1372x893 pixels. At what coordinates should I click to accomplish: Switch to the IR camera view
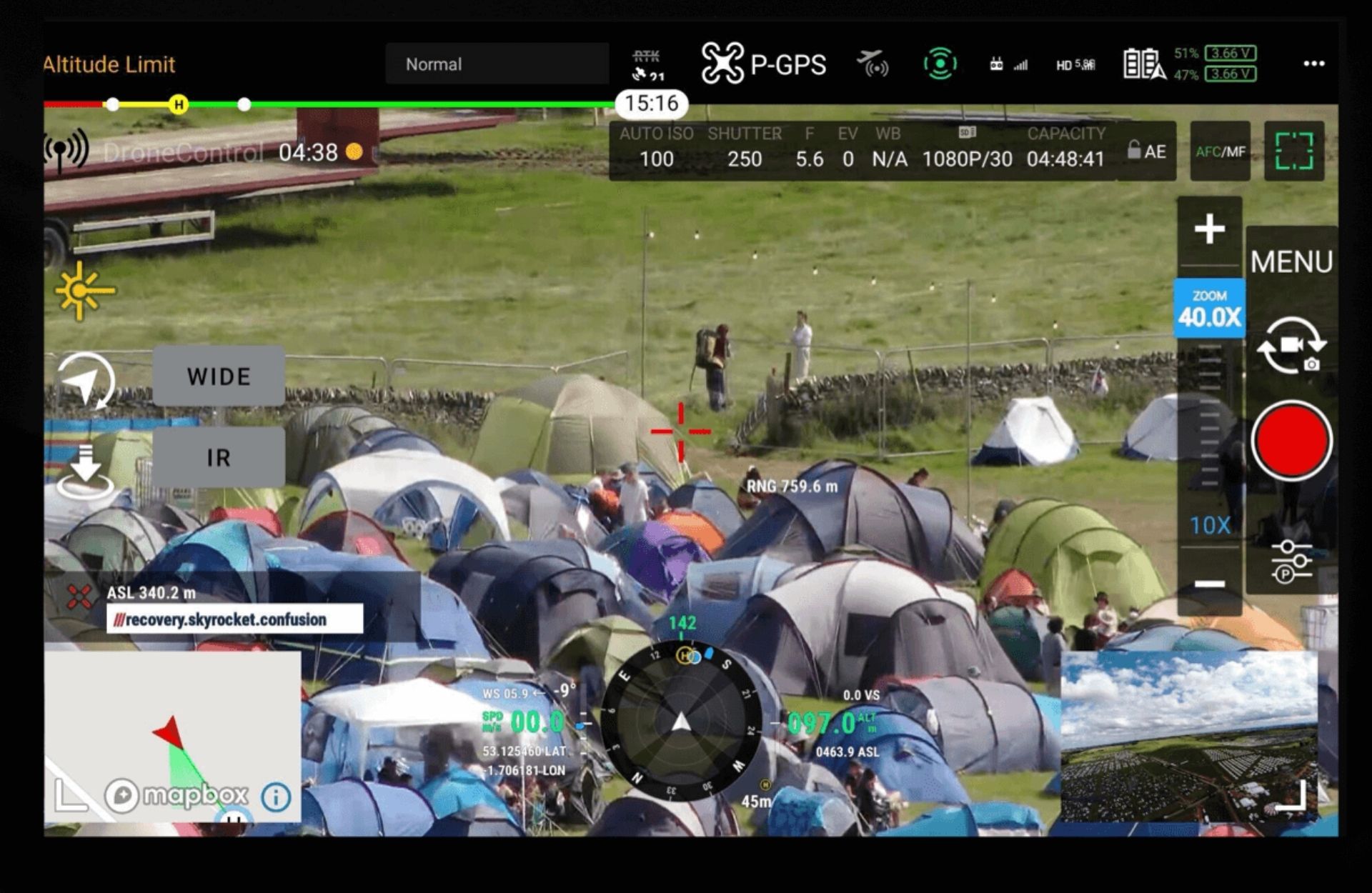[x=219, y=457]
